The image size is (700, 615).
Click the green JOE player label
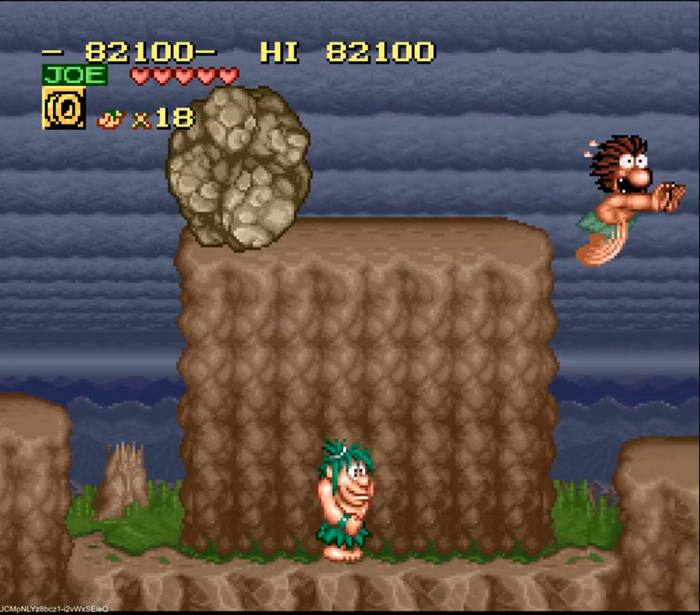(x=75, y=75)
